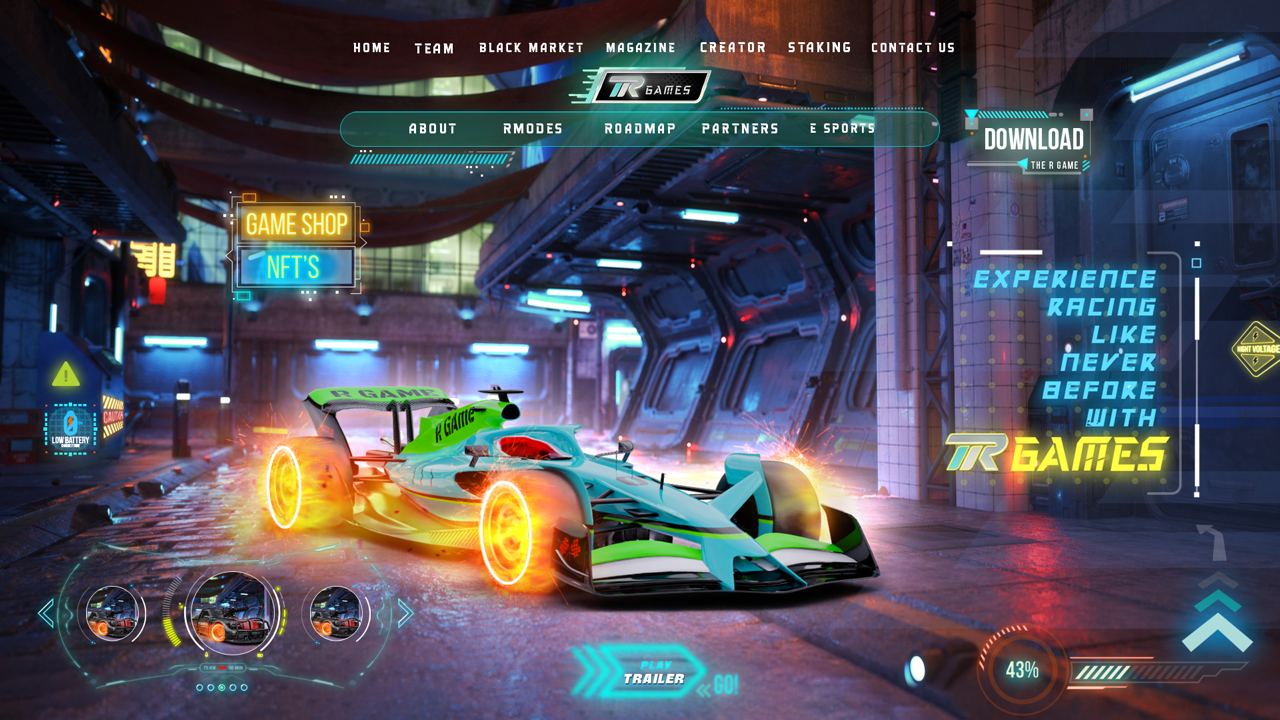Click the car carousel's left arrow
The height and width of the screenshot is (720, 1280).
click(46, 613)
